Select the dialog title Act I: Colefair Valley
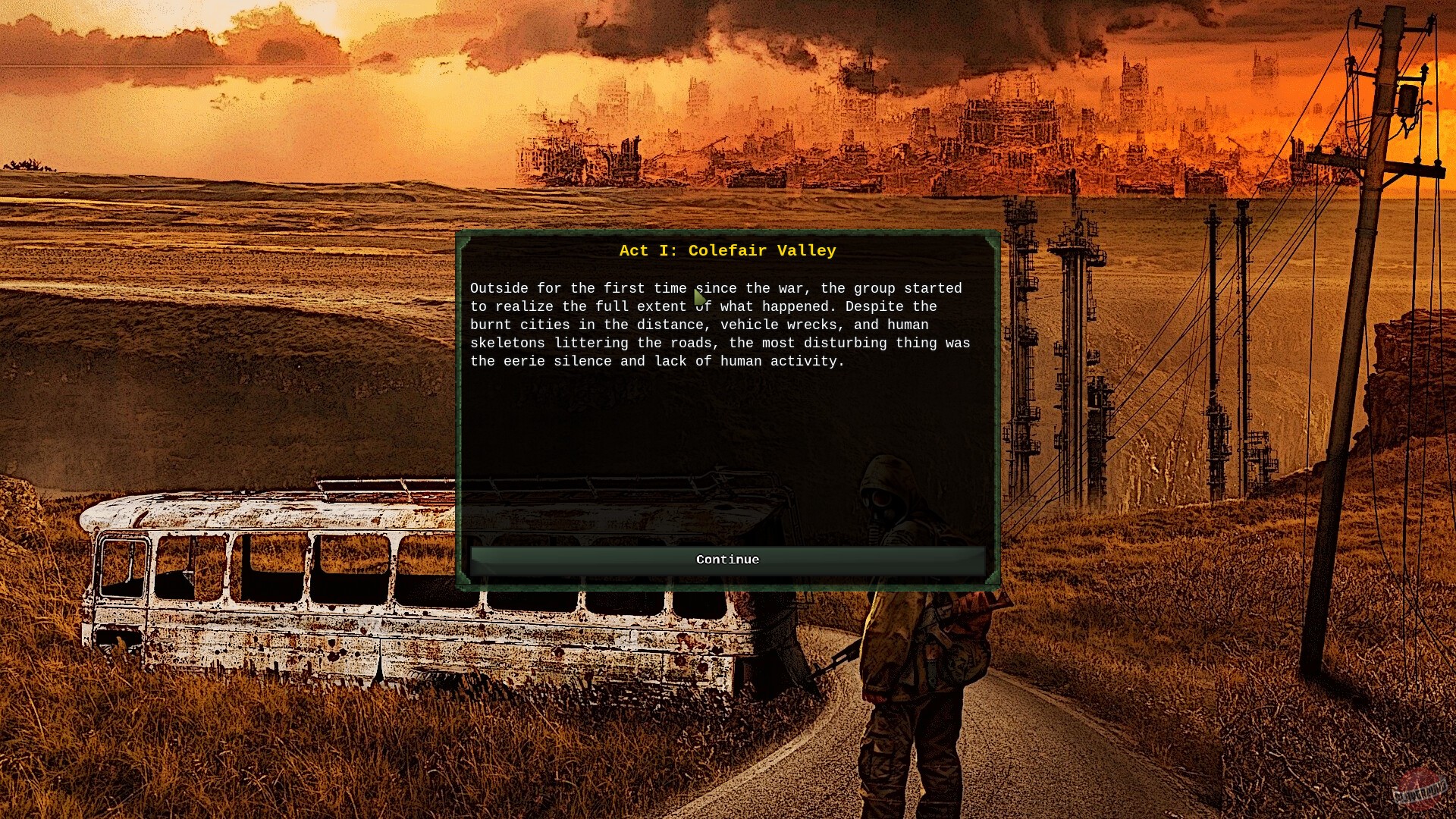This screenshot has height=819, width=1456. tap(726, 250)
